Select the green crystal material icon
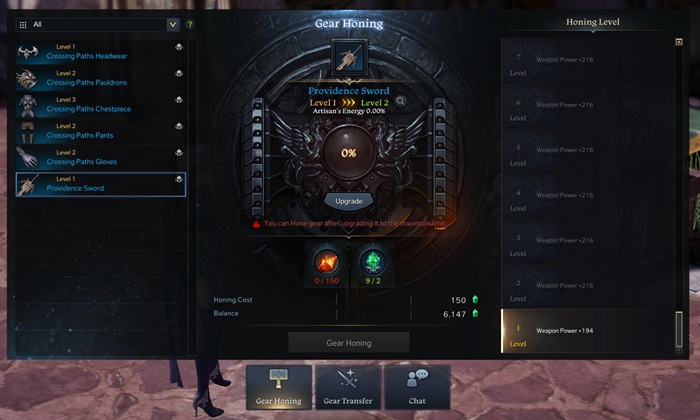This screenshot has height=420, width=700. pos(372,263)
